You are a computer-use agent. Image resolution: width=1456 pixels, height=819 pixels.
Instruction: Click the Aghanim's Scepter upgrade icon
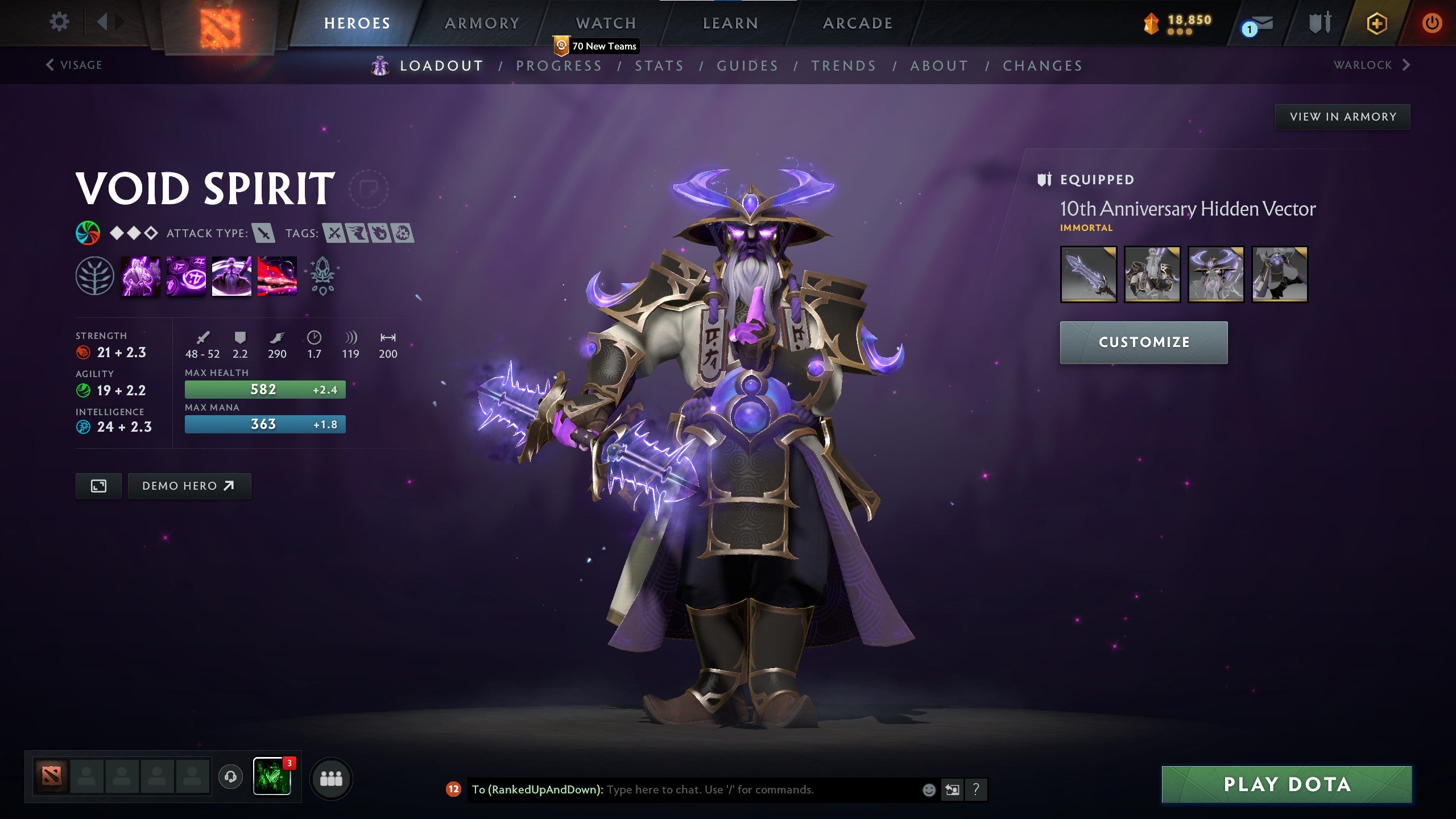pos(322,276)
